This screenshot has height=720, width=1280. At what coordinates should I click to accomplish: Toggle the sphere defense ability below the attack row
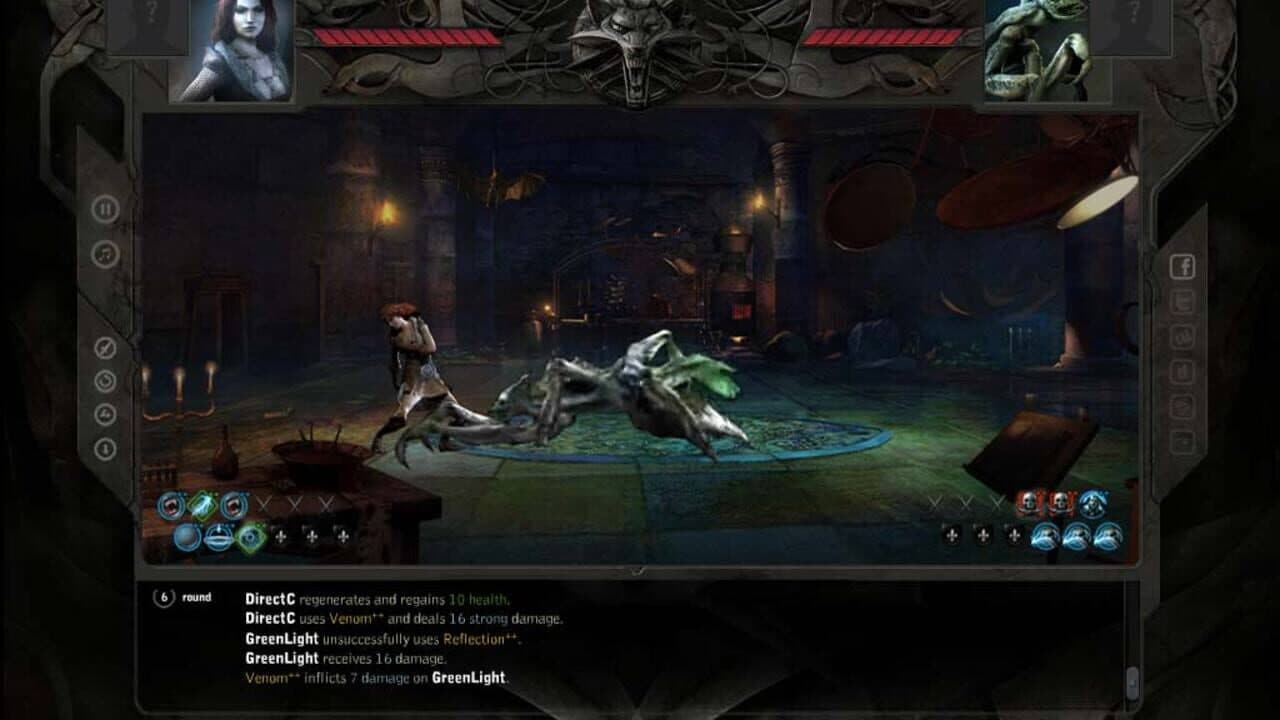188,537
